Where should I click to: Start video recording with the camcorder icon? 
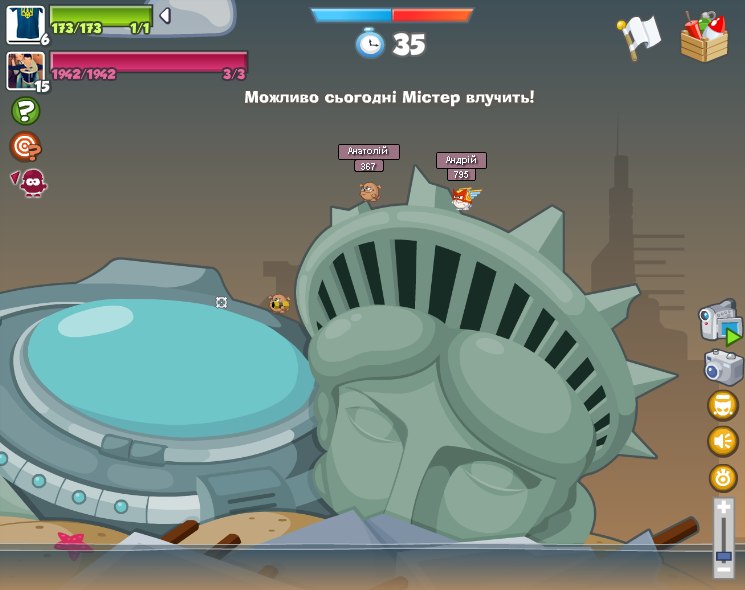(720, 322)
